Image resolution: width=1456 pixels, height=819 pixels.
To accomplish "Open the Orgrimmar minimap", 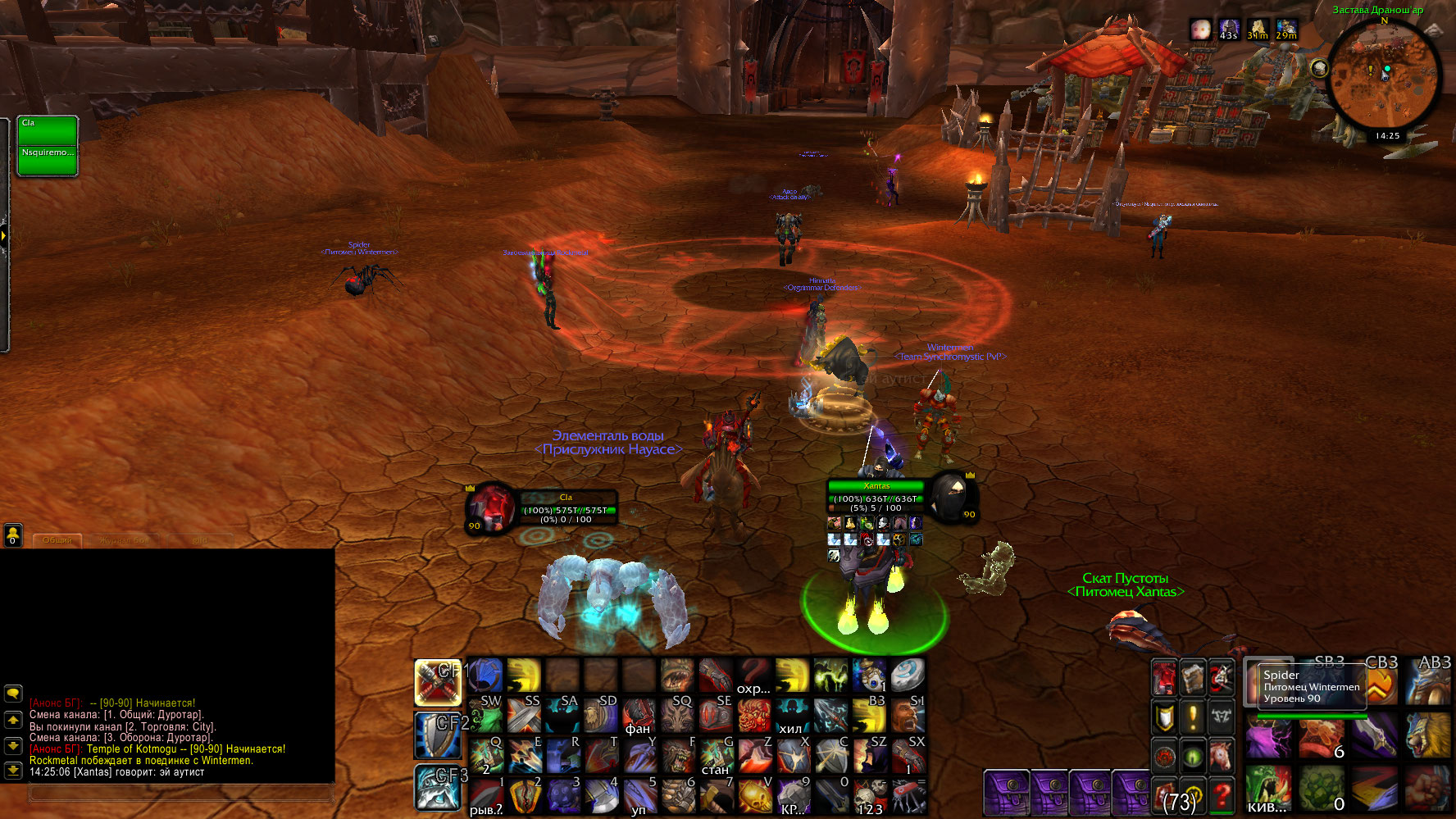I will pos(1383,79).
